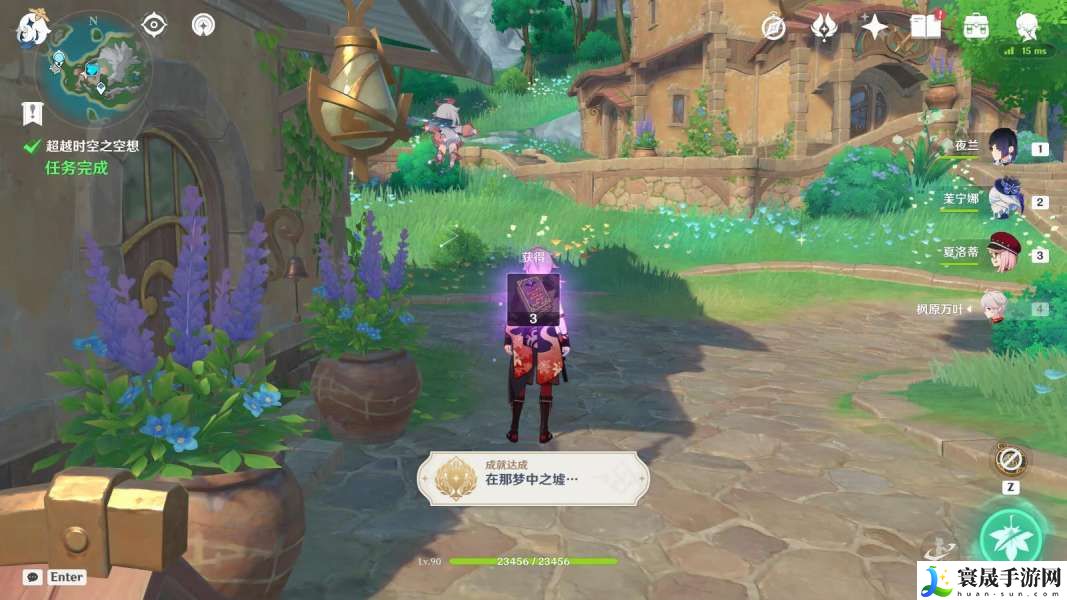Viewport: 1067px width, 600px height.
Task: Open the character screen icon
Action: pos(1026,27)
